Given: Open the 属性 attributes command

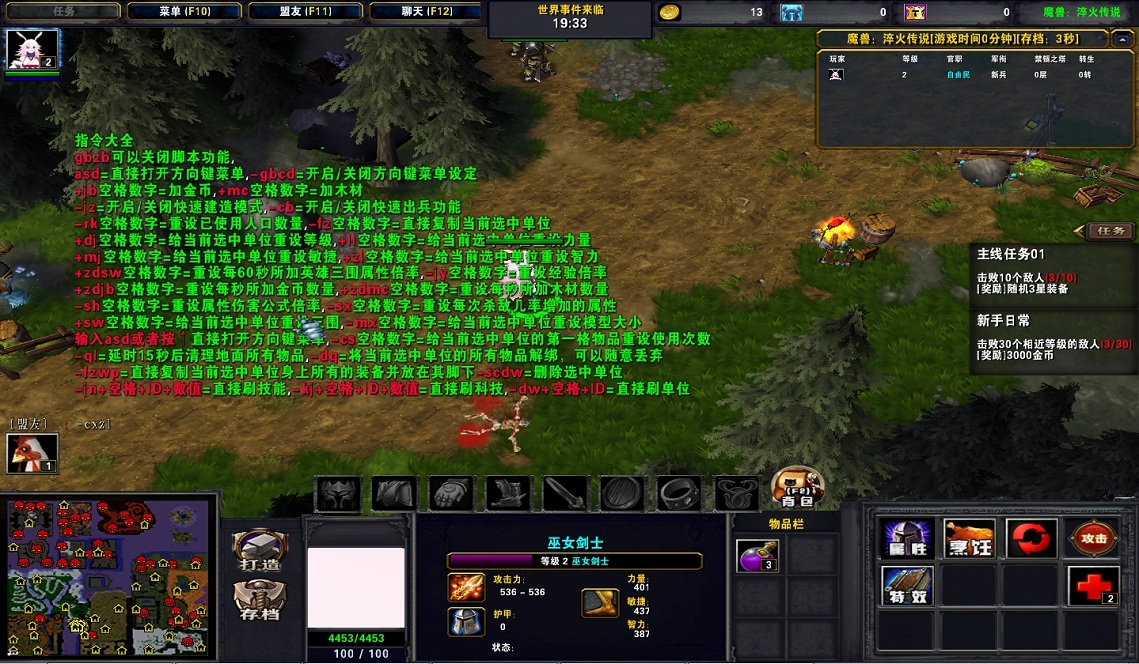Looking at the screenshot, I should point(906,539).
